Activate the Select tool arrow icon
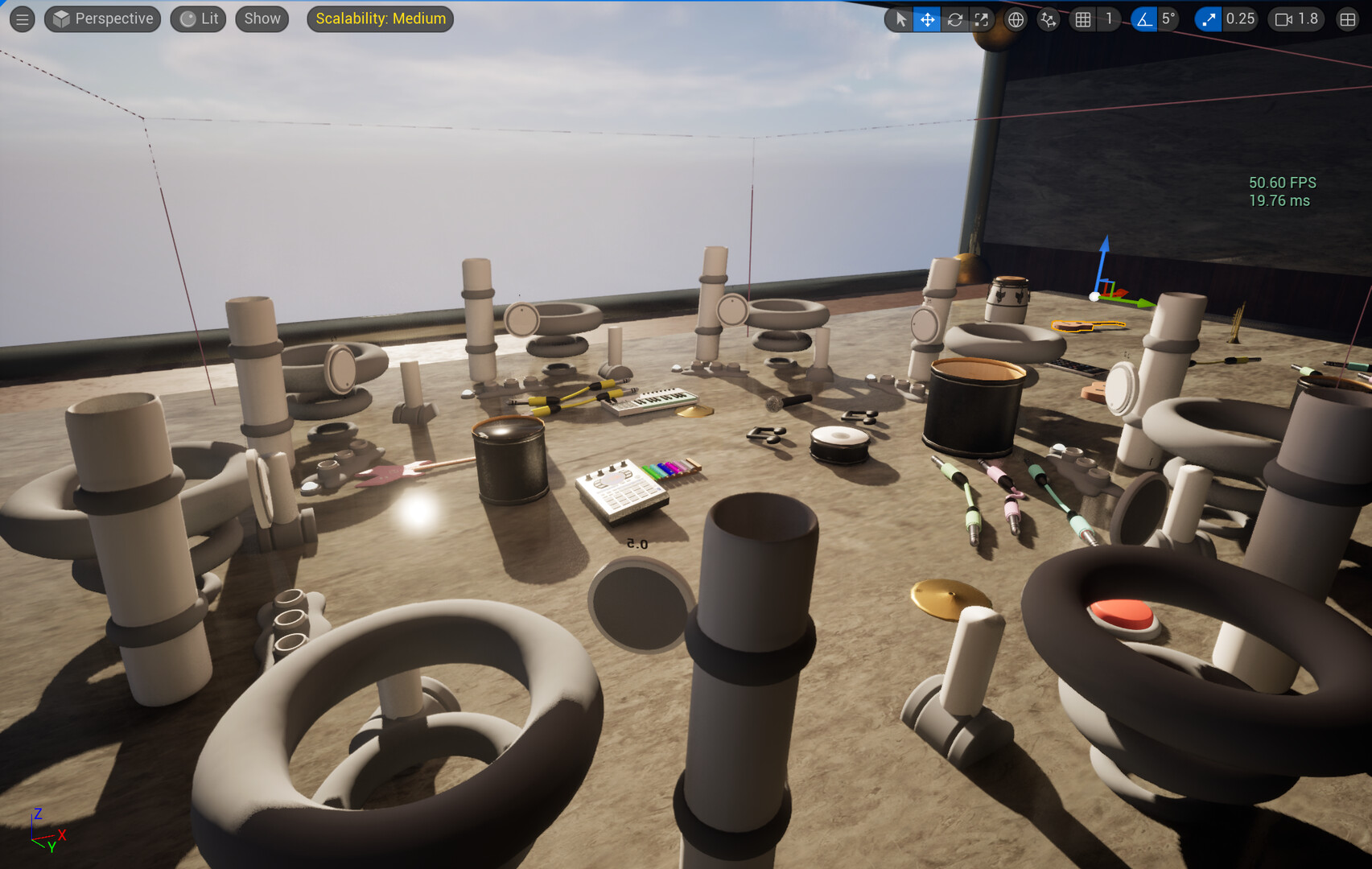Screen dimensions: 1372x869 click(x=899, y=19)
